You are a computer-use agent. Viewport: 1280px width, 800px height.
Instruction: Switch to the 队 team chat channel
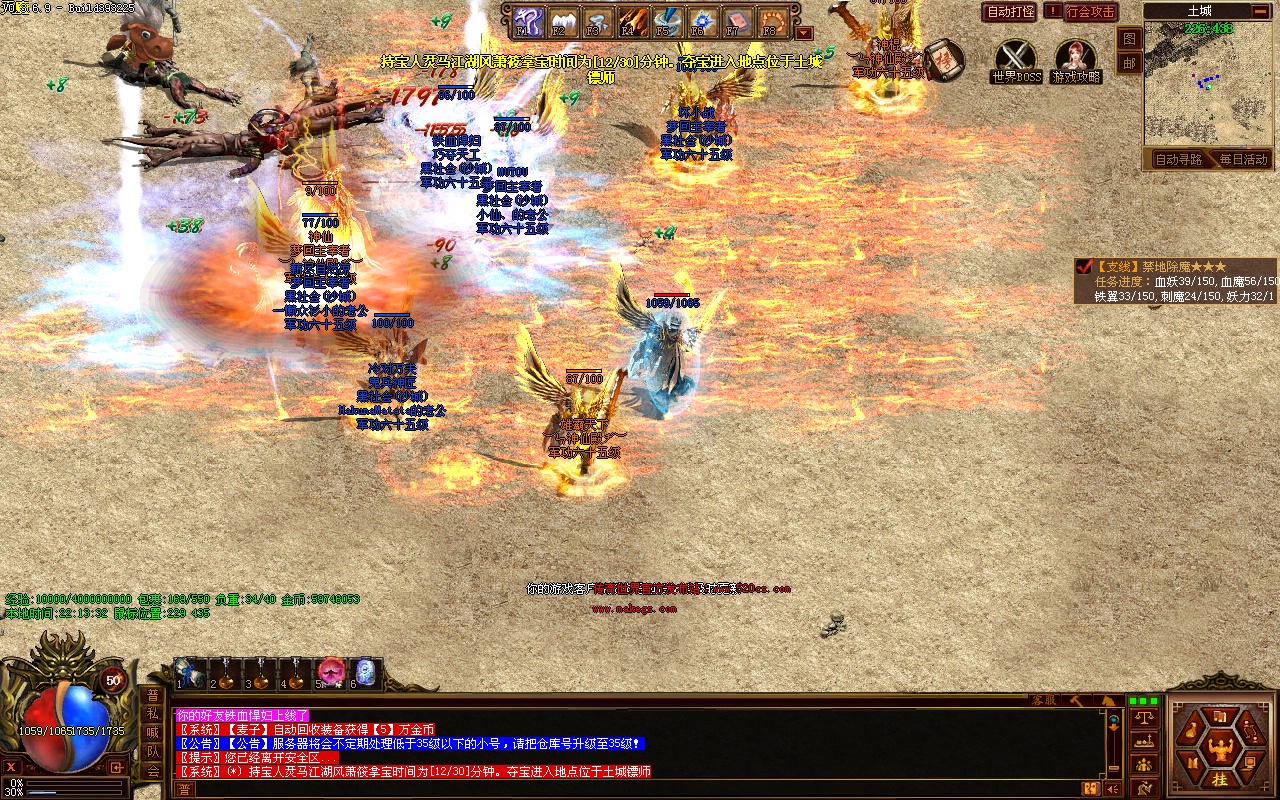tap(153, 752)
